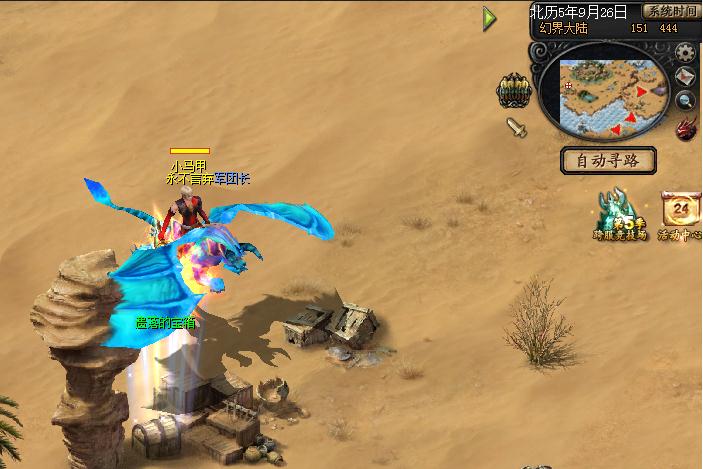The width and height of the screenshot is (703, 469).
Task: Expand the green arrow panel toggle
Action: pyautogui.click(x=489, y=18)
